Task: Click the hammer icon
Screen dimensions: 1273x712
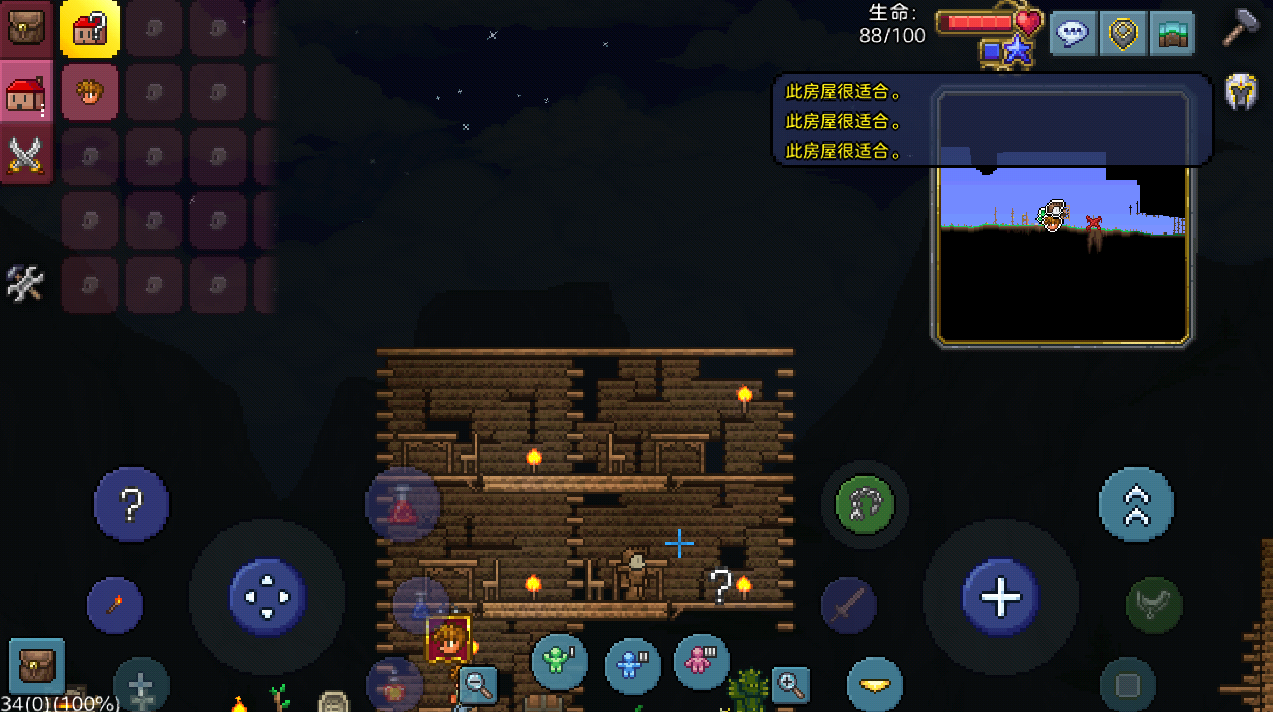Action: point(1240,28)
